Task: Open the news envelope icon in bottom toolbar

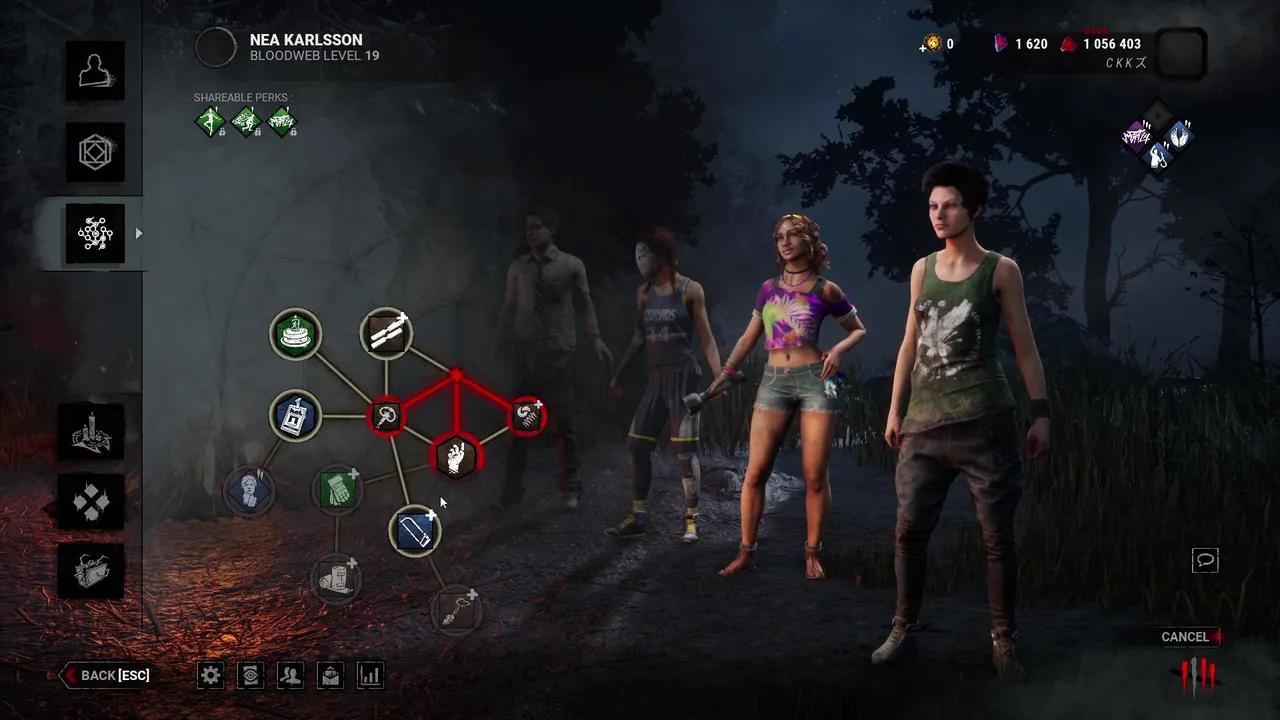Action: point(330,675)
